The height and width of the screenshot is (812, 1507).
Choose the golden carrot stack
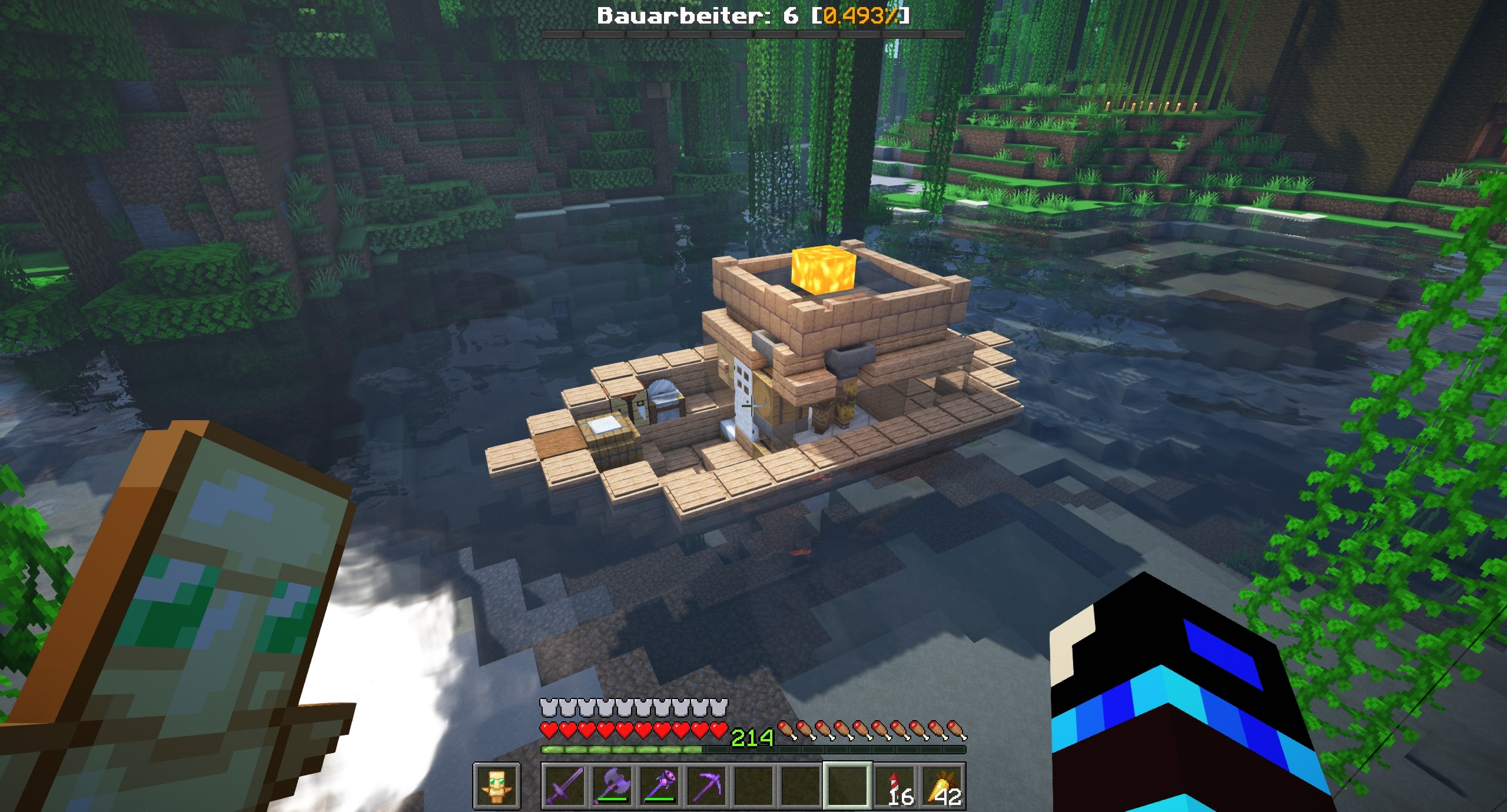click(x=942, y=786)
